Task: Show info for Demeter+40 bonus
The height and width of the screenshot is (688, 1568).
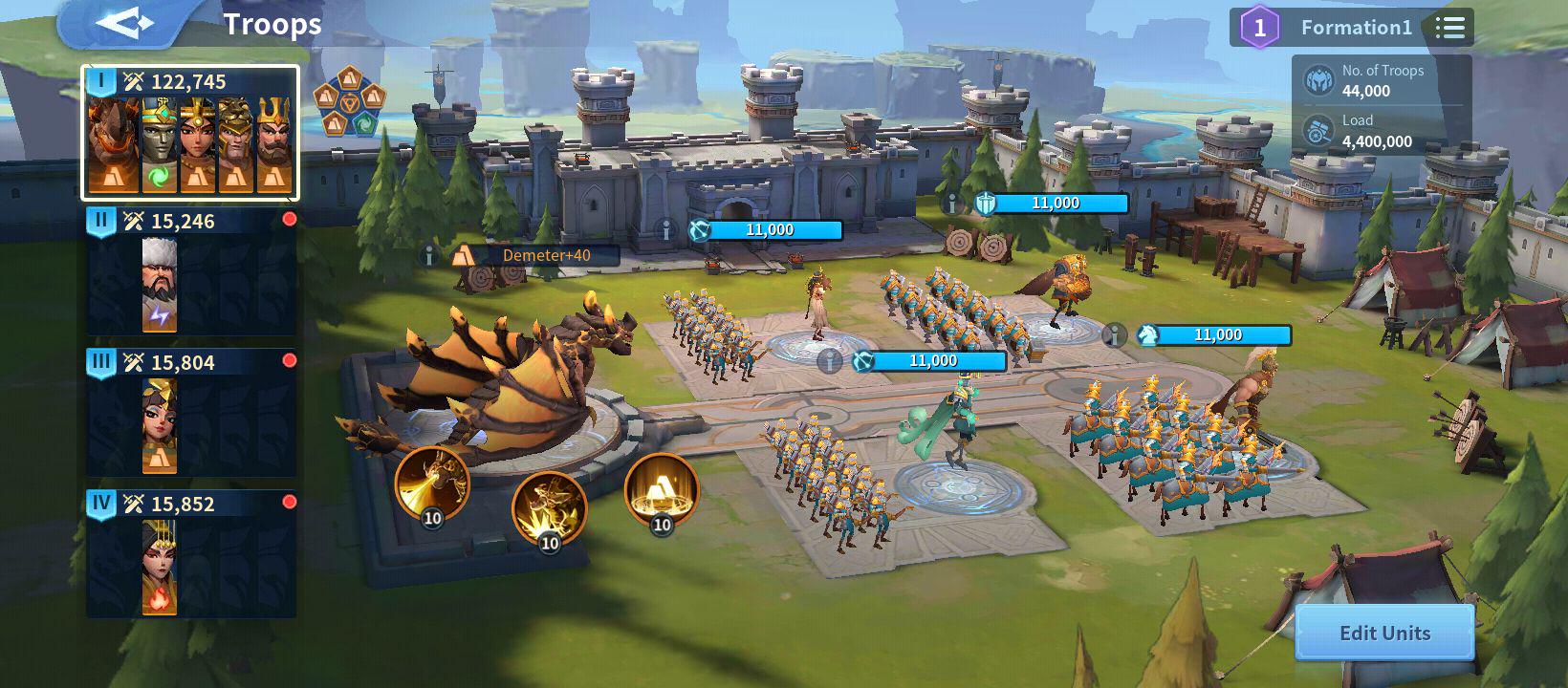Action: pyautogui.click(x=430, y=255)
